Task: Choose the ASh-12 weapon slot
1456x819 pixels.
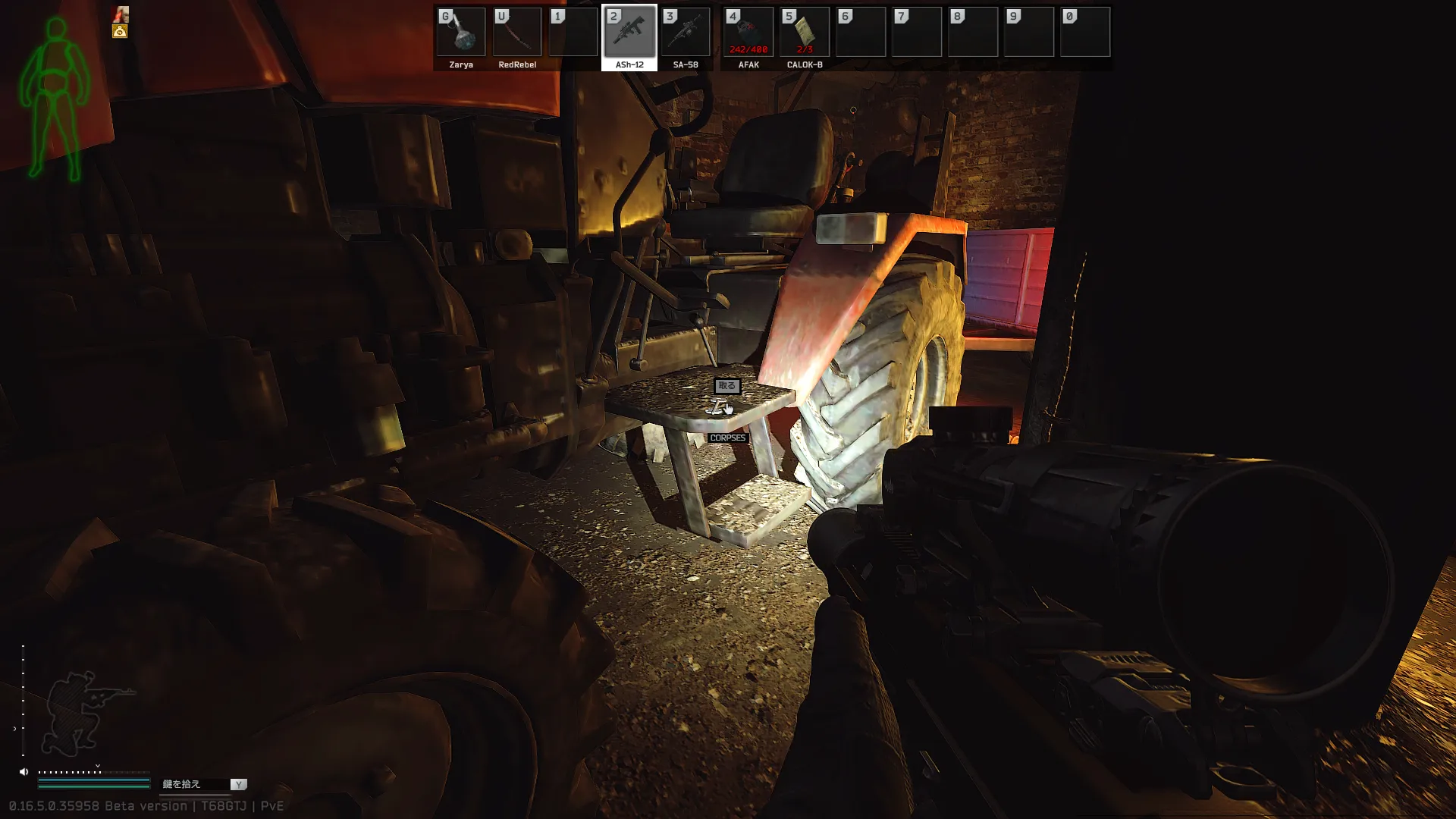Action: tap(629, 33)
